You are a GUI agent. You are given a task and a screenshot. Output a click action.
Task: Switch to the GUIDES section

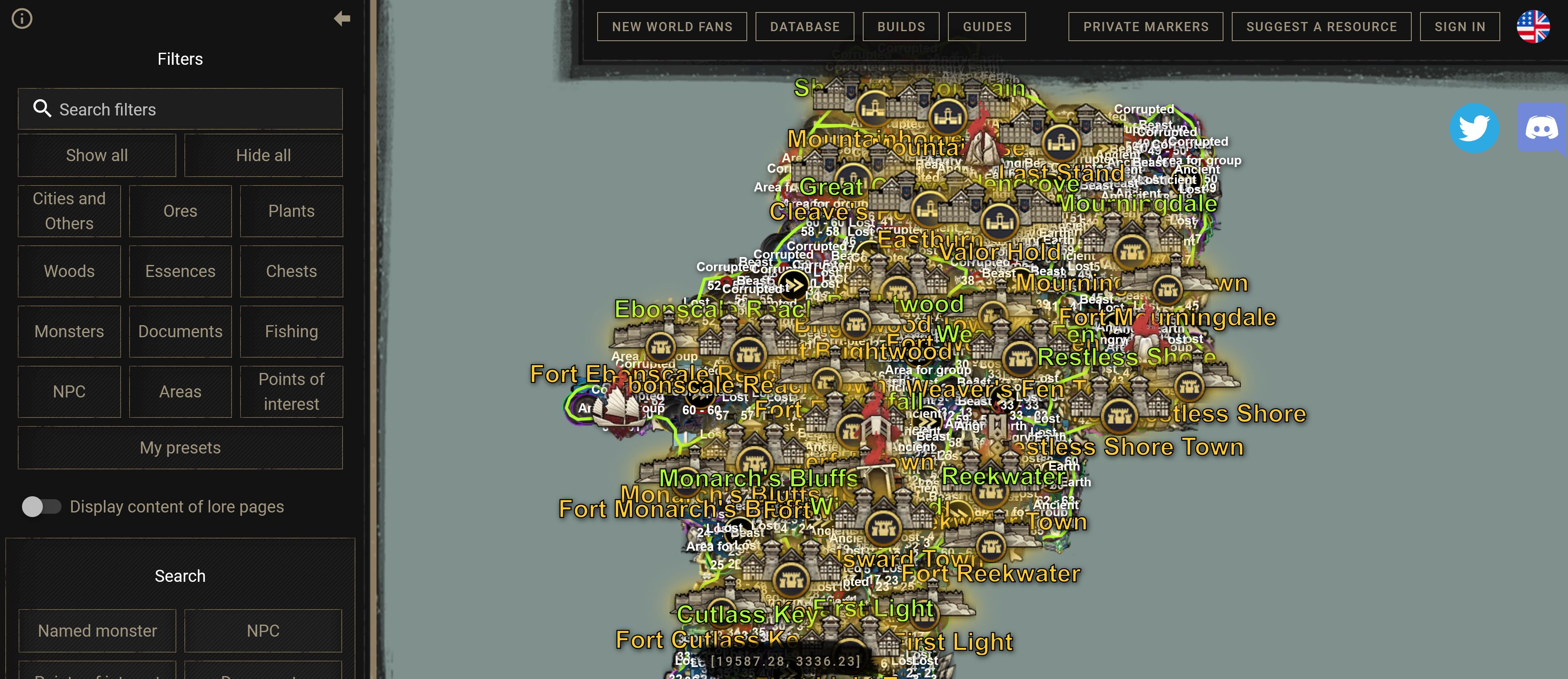986,26
